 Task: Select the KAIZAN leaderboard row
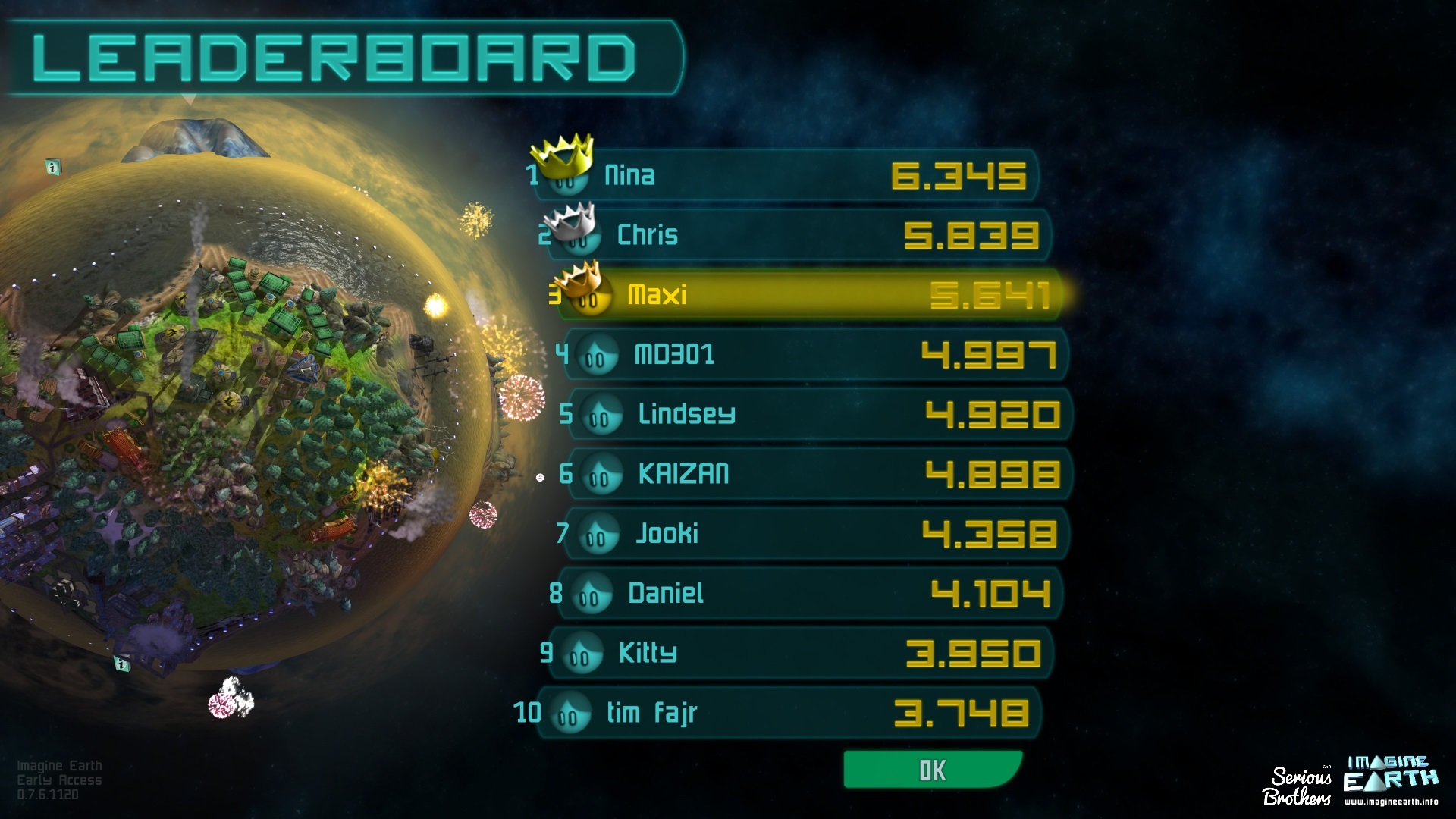[x=819, y=474]
